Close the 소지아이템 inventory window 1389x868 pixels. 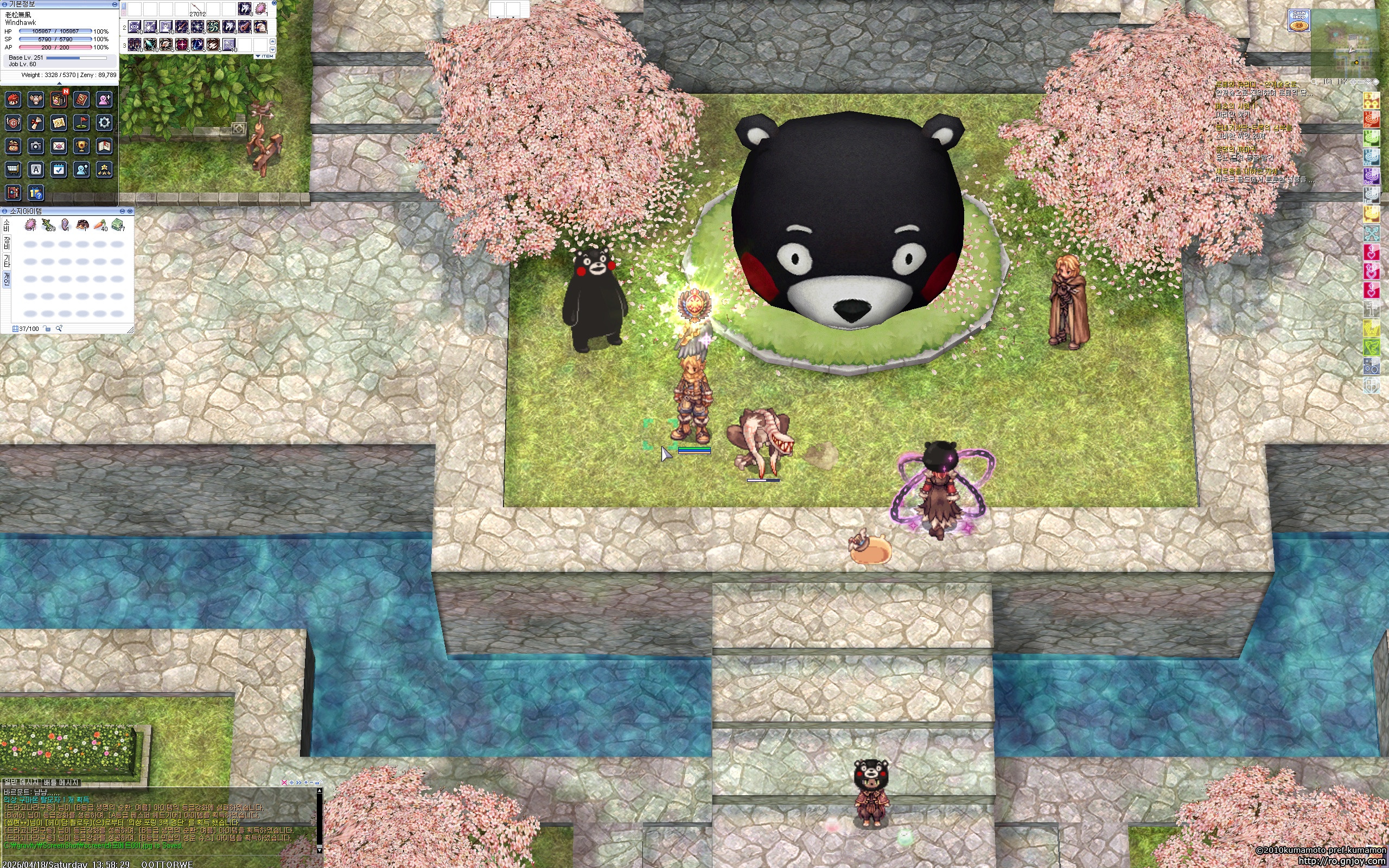130,211
